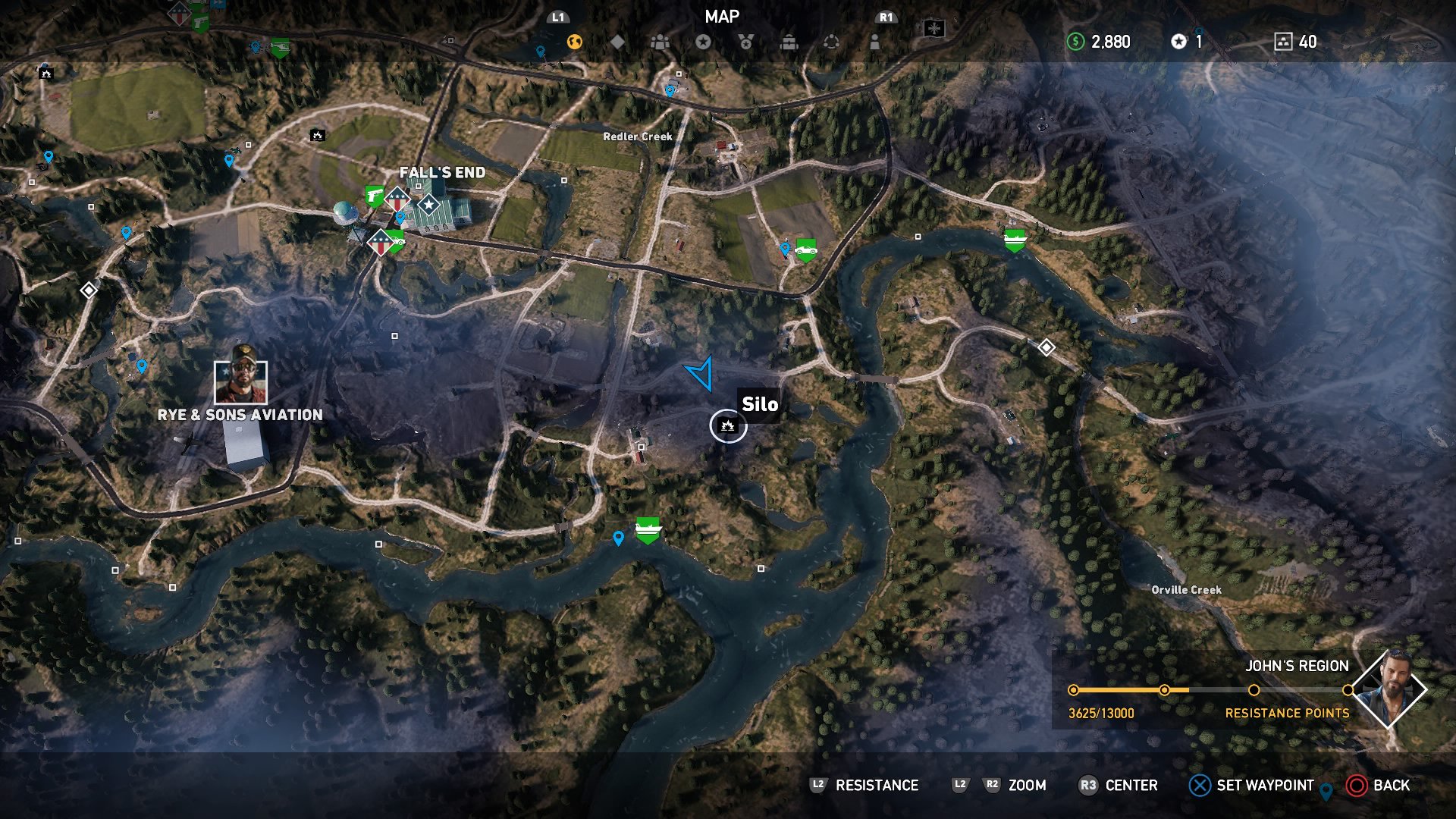The height and width of the screenshot is (819, 1456).
Task: Select the green boat marker on the southern river
Action: (x=648, y=529)
